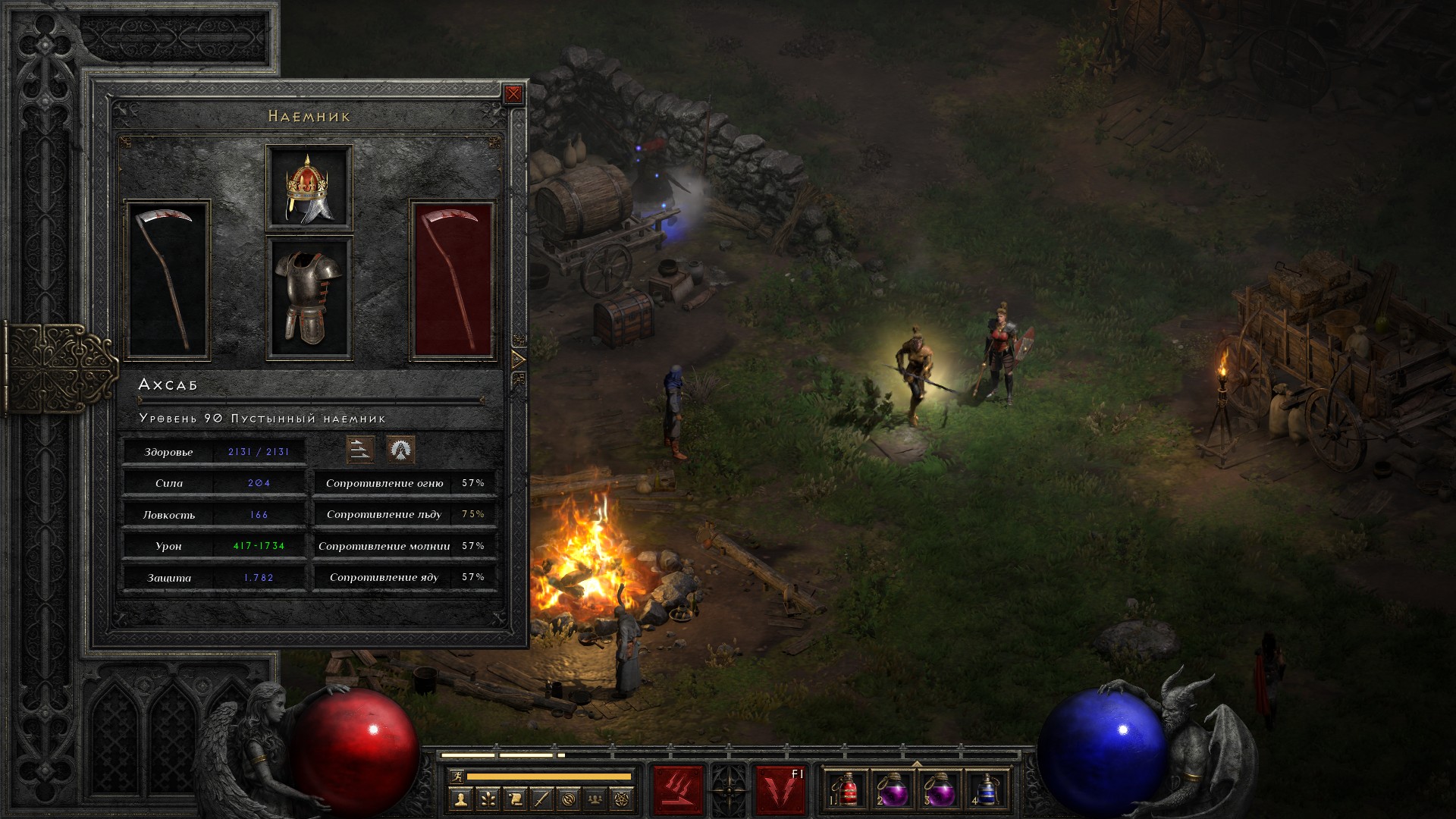The width and height of the screenshot is (1456, 819).
Task: Select the mercenary's plate body armor slot
Action: click(309, 299)
